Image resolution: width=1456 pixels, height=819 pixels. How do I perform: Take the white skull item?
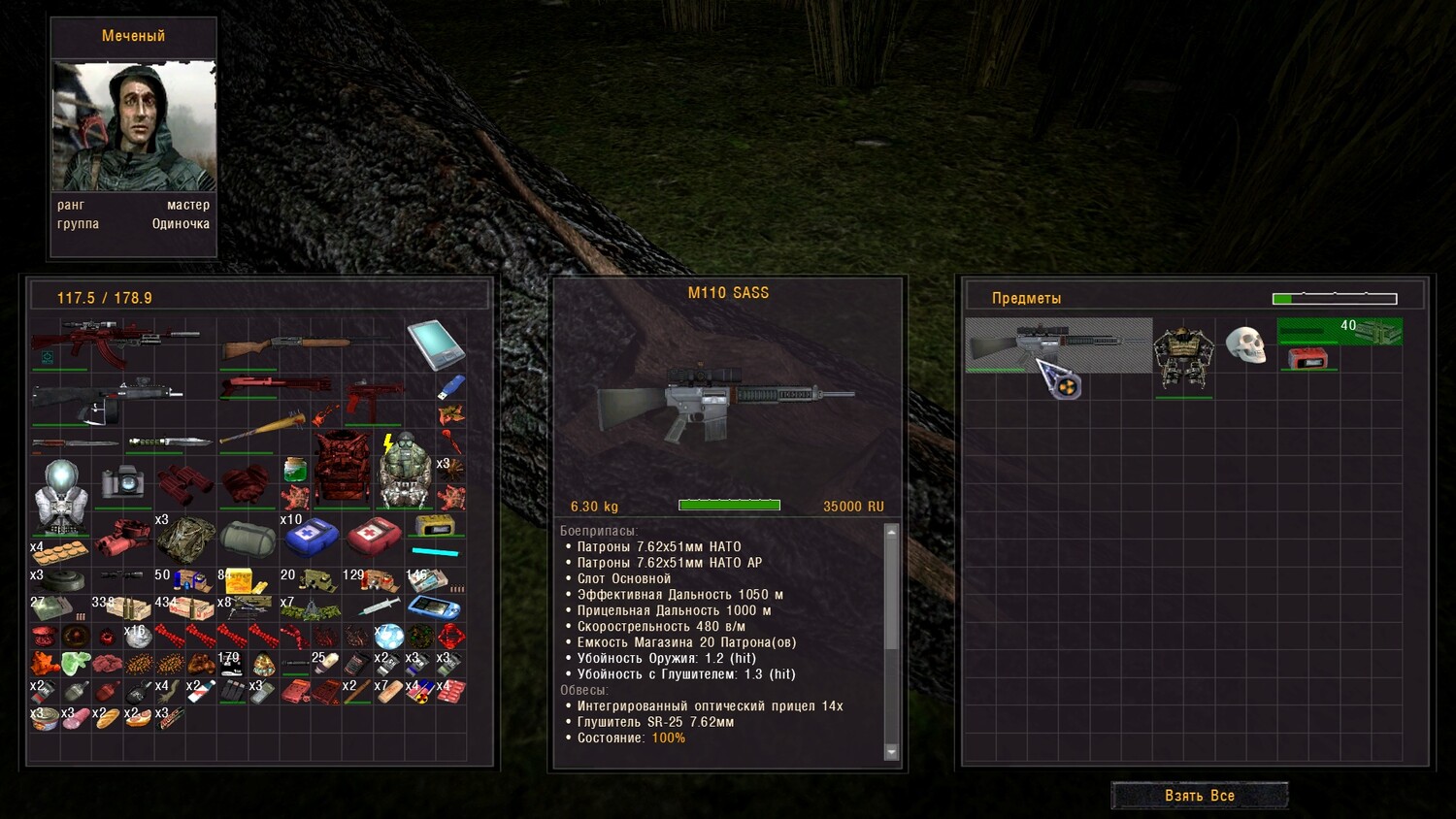coord(1245,344)
